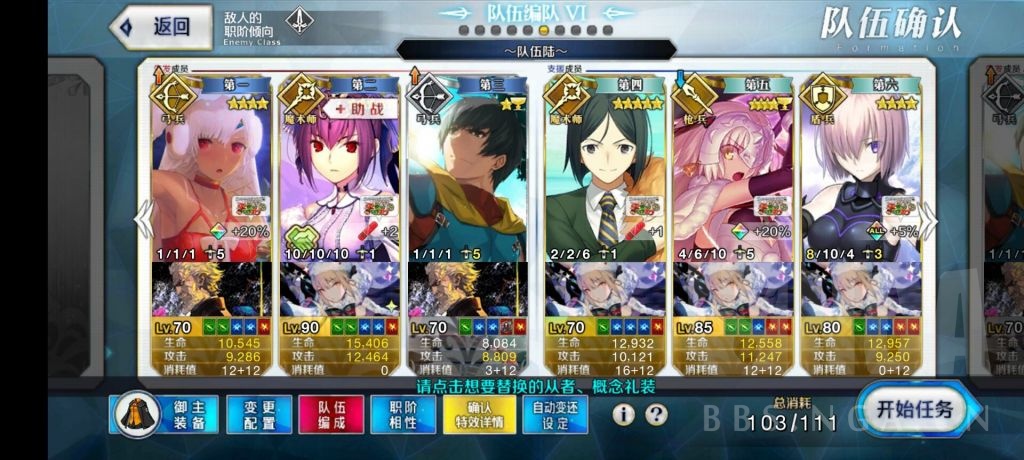1024x460 pixels.
Task: Go back with the 返回 button
Action: click(162, 27)
